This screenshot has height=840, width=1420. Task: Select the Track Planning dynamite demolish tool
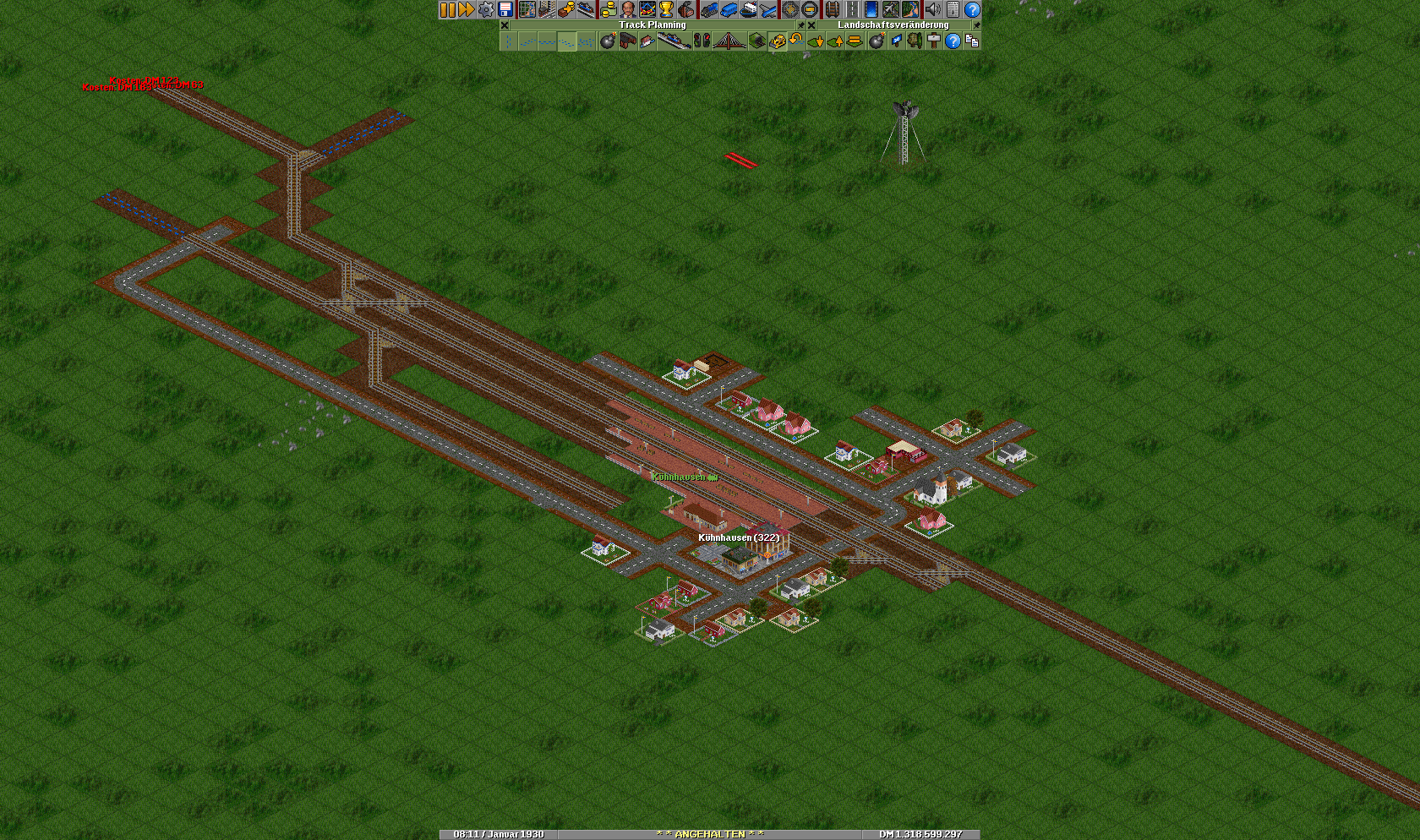608,41
